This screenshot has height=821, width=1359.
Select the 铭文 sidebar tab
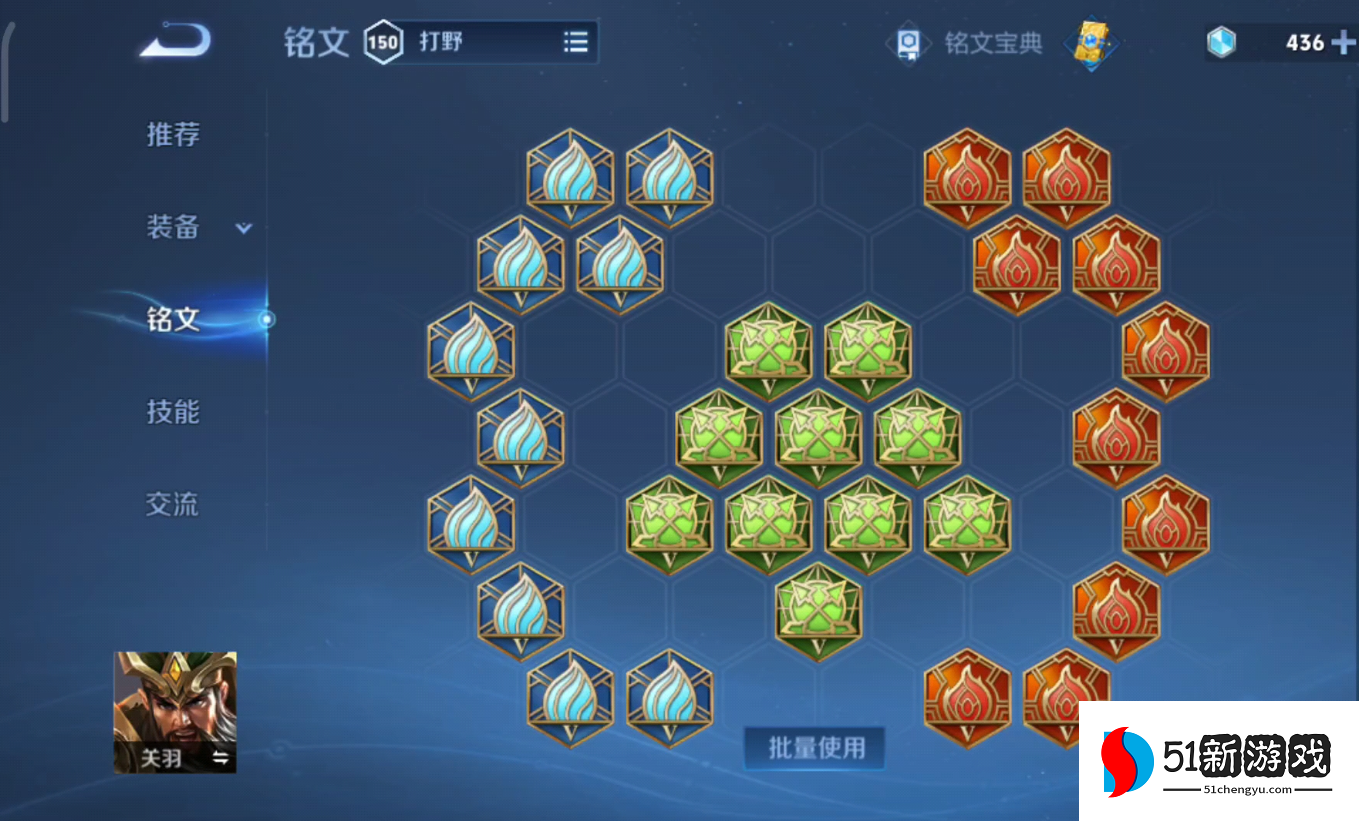[173, 318]
